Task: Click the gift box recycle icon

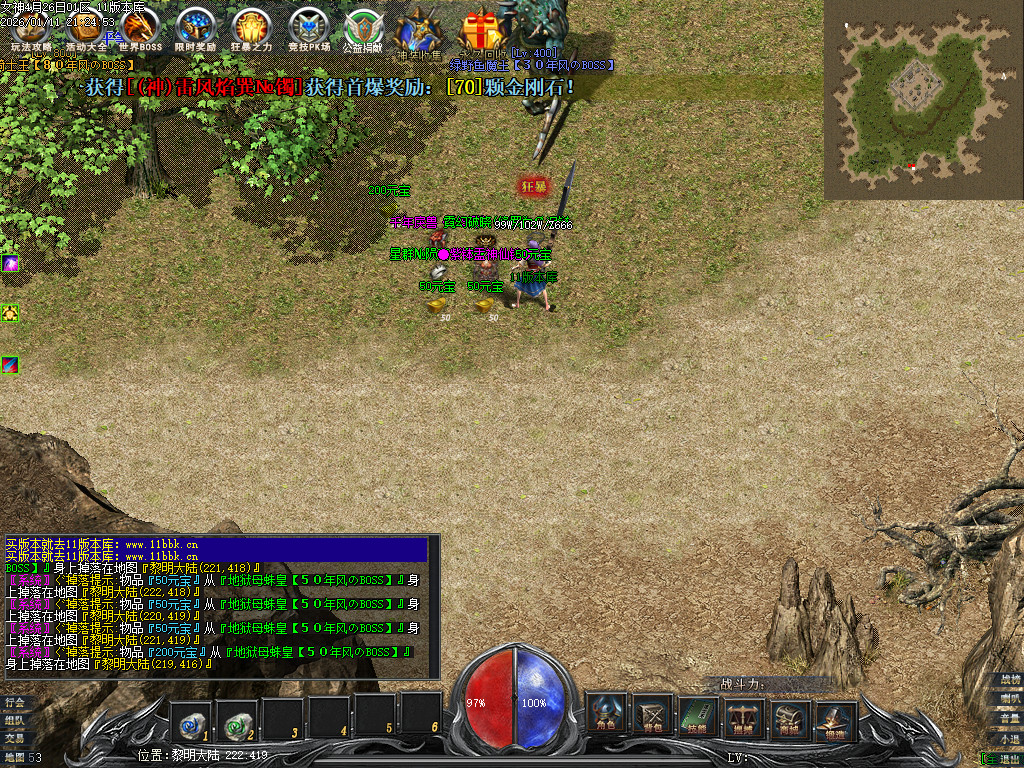Action: (483, 31)
